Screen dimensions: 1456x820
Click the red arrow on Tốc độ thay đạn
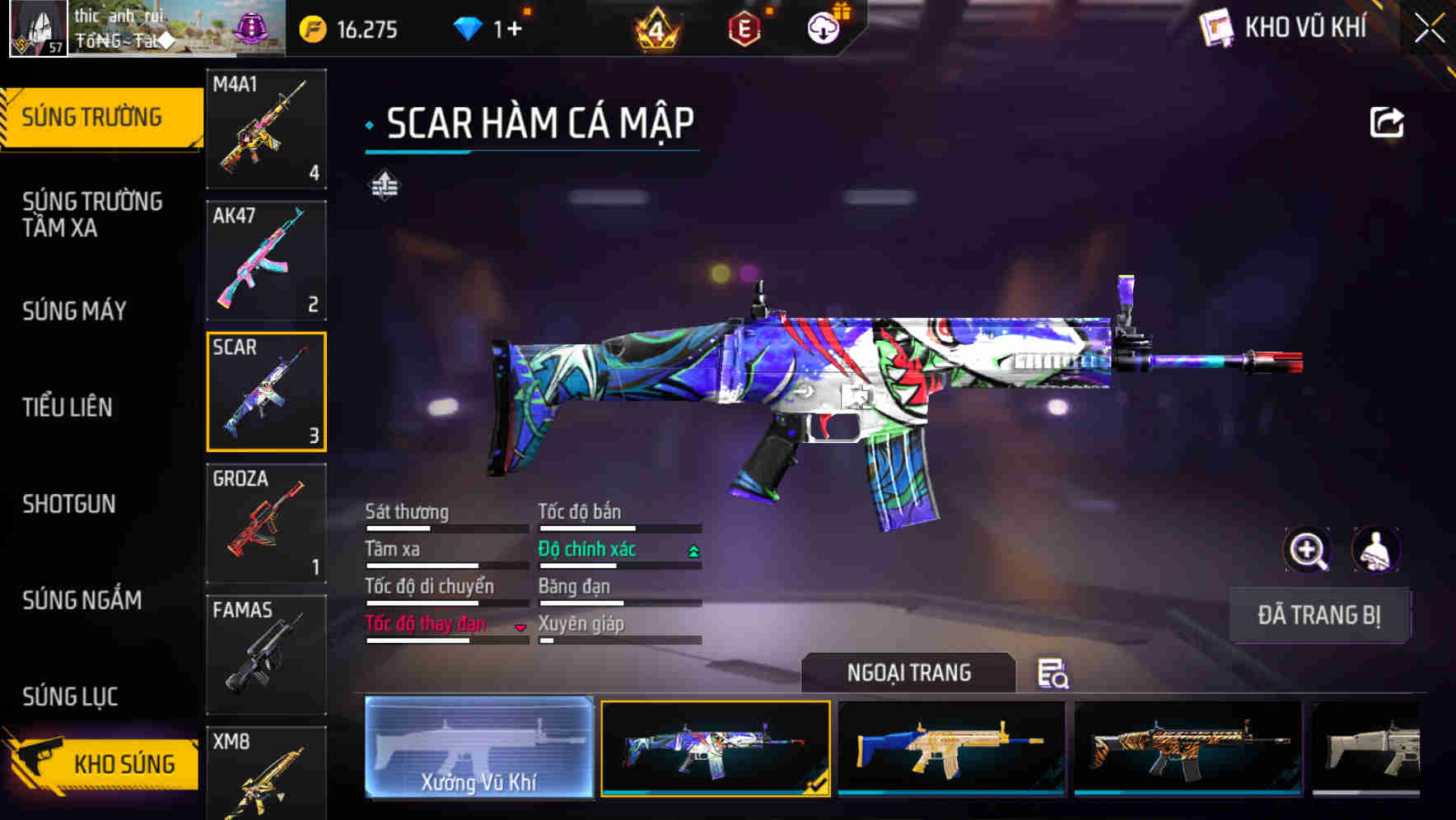pos(520,627)
